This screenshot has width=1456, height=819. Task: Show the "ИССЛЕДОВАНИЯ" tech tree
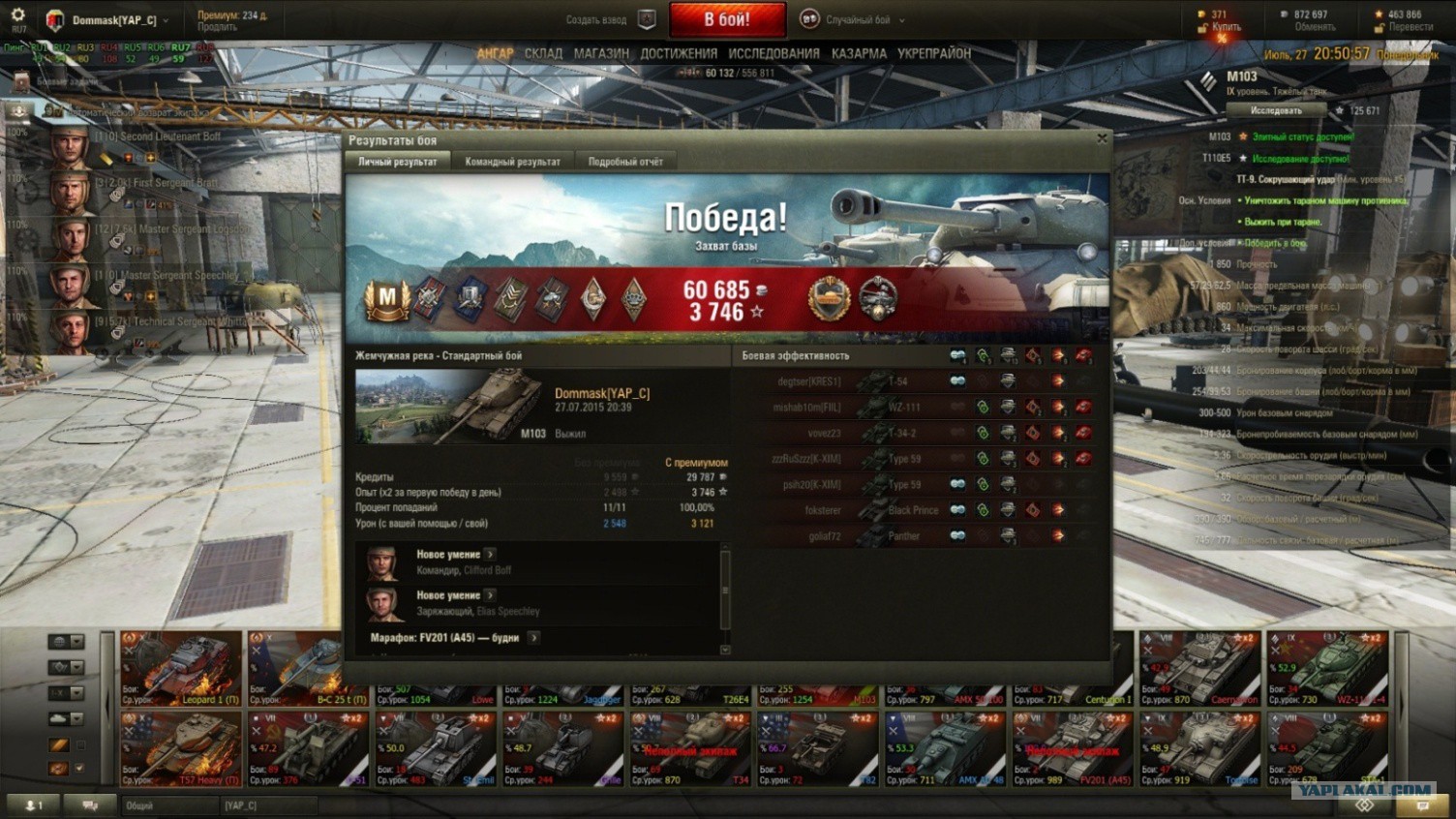(x=773, y=54)
